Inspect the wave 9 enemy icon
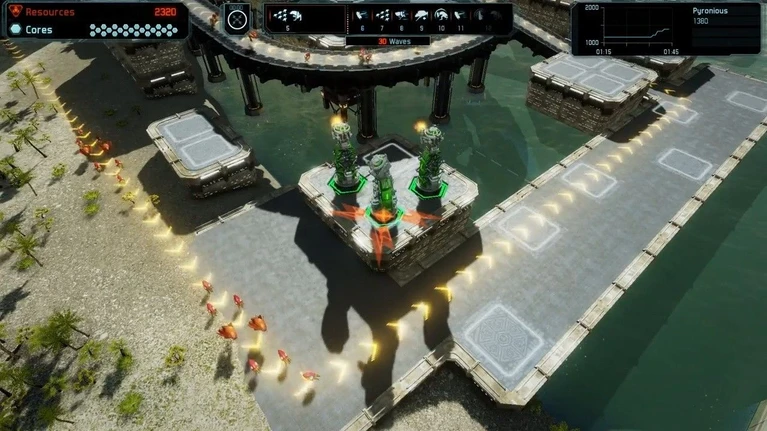767x431 pixels. click(x=421, y=17)
